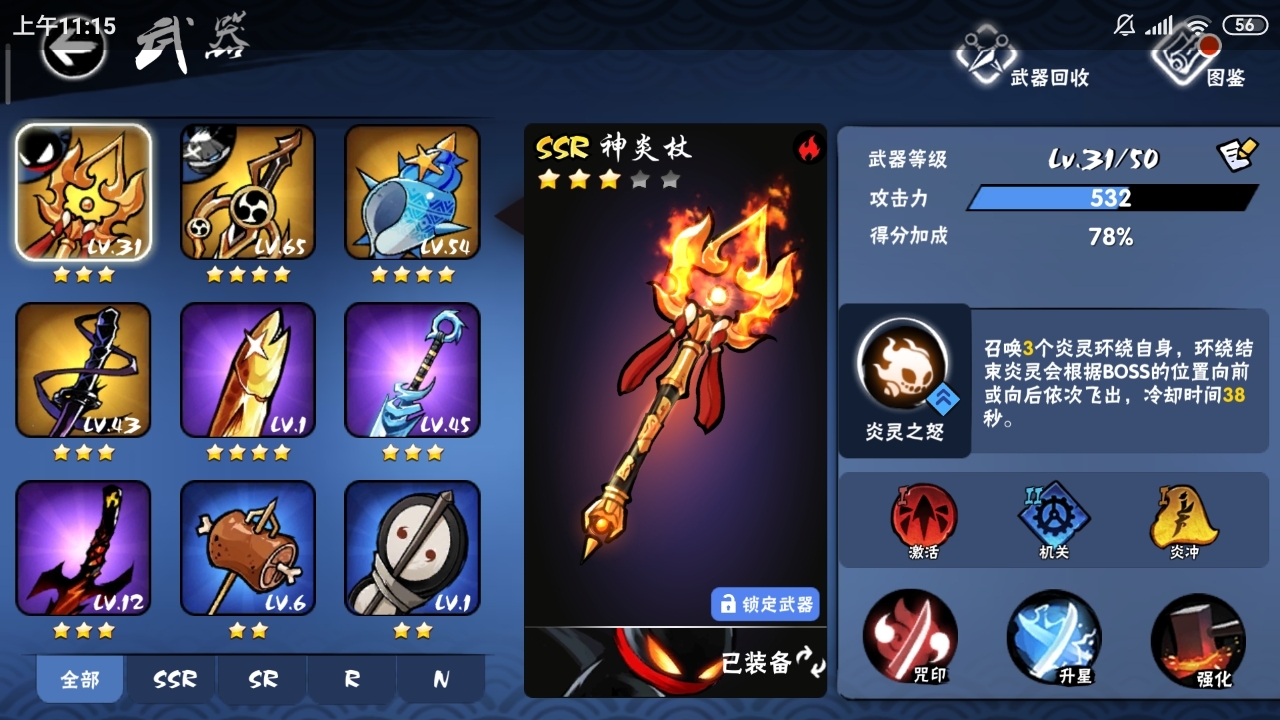Open the 升星 star upgrade function
Viewport: 1280px width, 720px height.
[x=1053, y=638]
